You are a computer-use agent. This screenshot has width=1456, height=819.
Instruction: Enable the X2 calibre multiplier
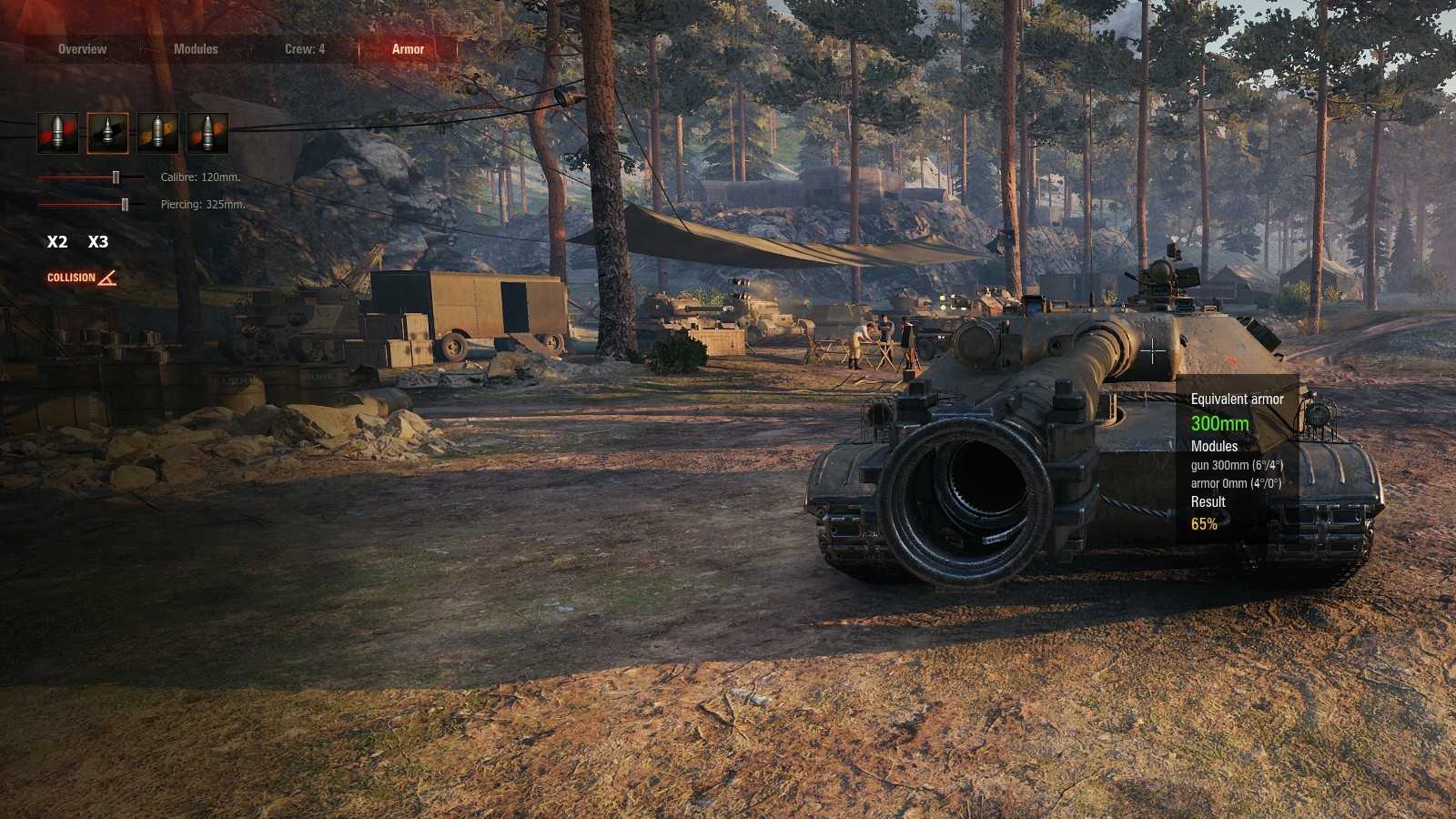pos(57,242)
